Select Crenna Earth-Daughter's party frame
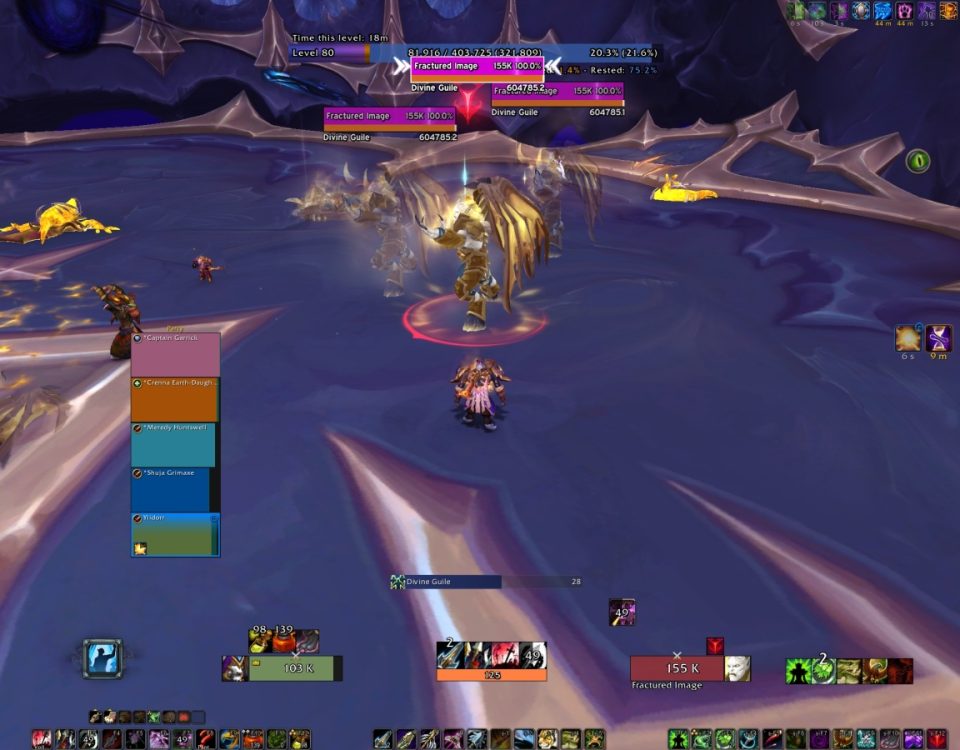 (x=175, y=400)
